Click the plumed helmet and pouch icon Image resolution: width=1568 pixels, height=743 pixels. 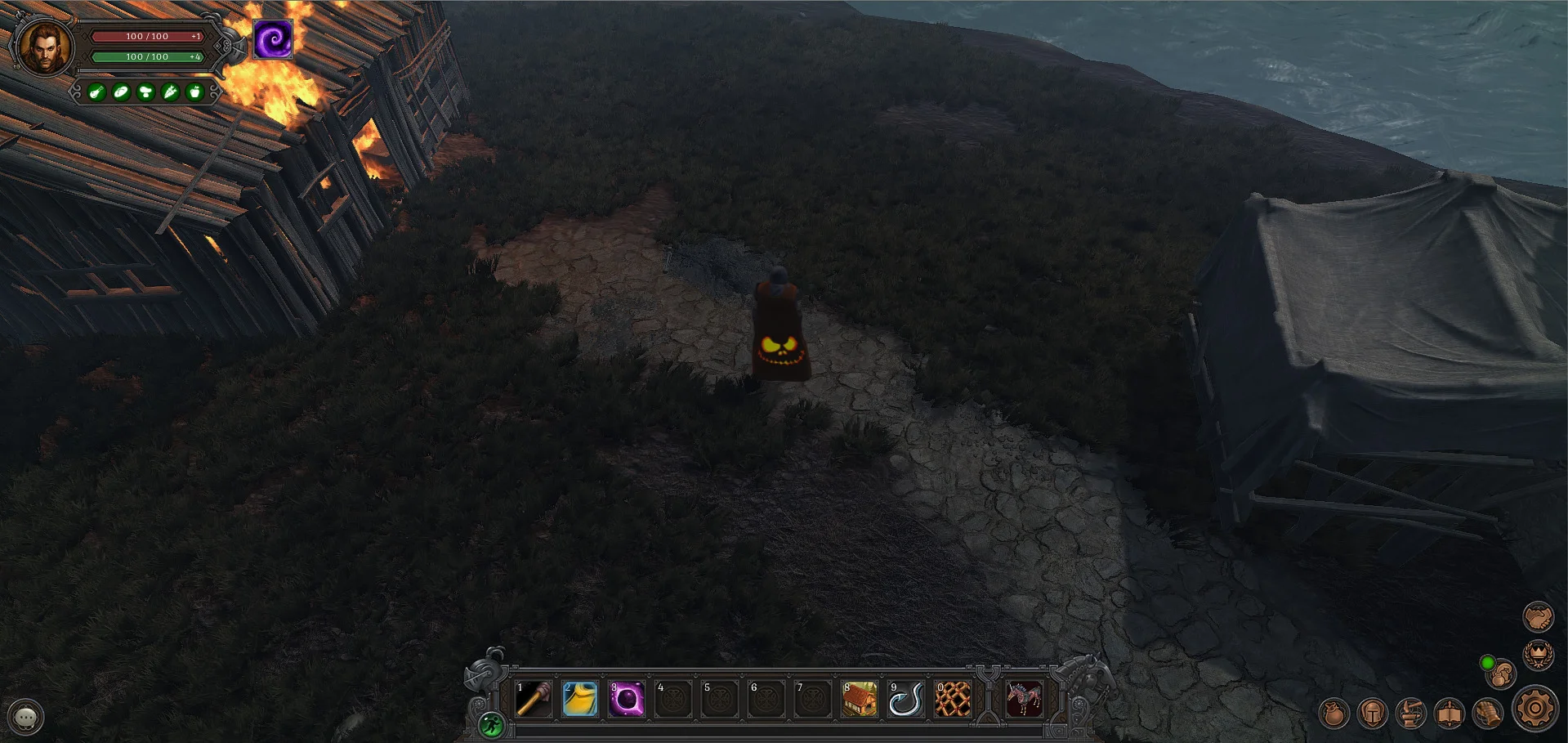pyautogui.click(x=1501, y=674)
